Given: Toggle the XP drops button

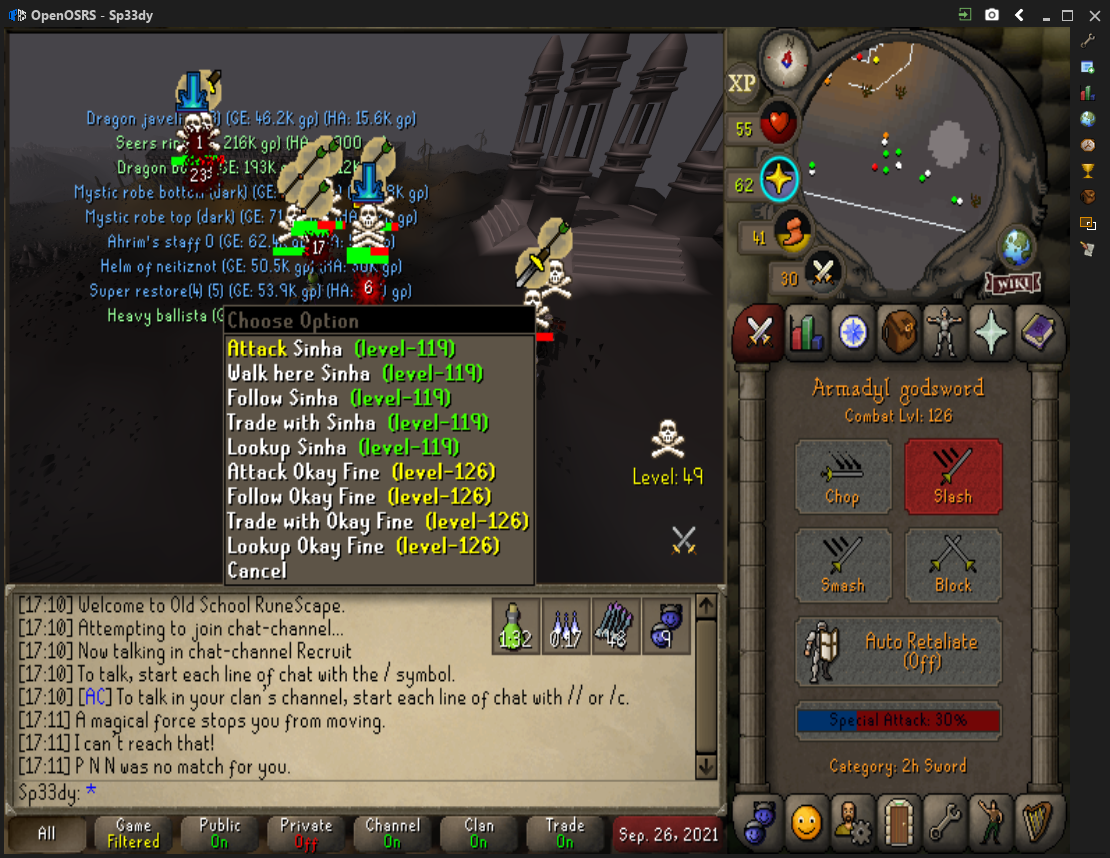Looking at the screenshot, I should point(742,84).
